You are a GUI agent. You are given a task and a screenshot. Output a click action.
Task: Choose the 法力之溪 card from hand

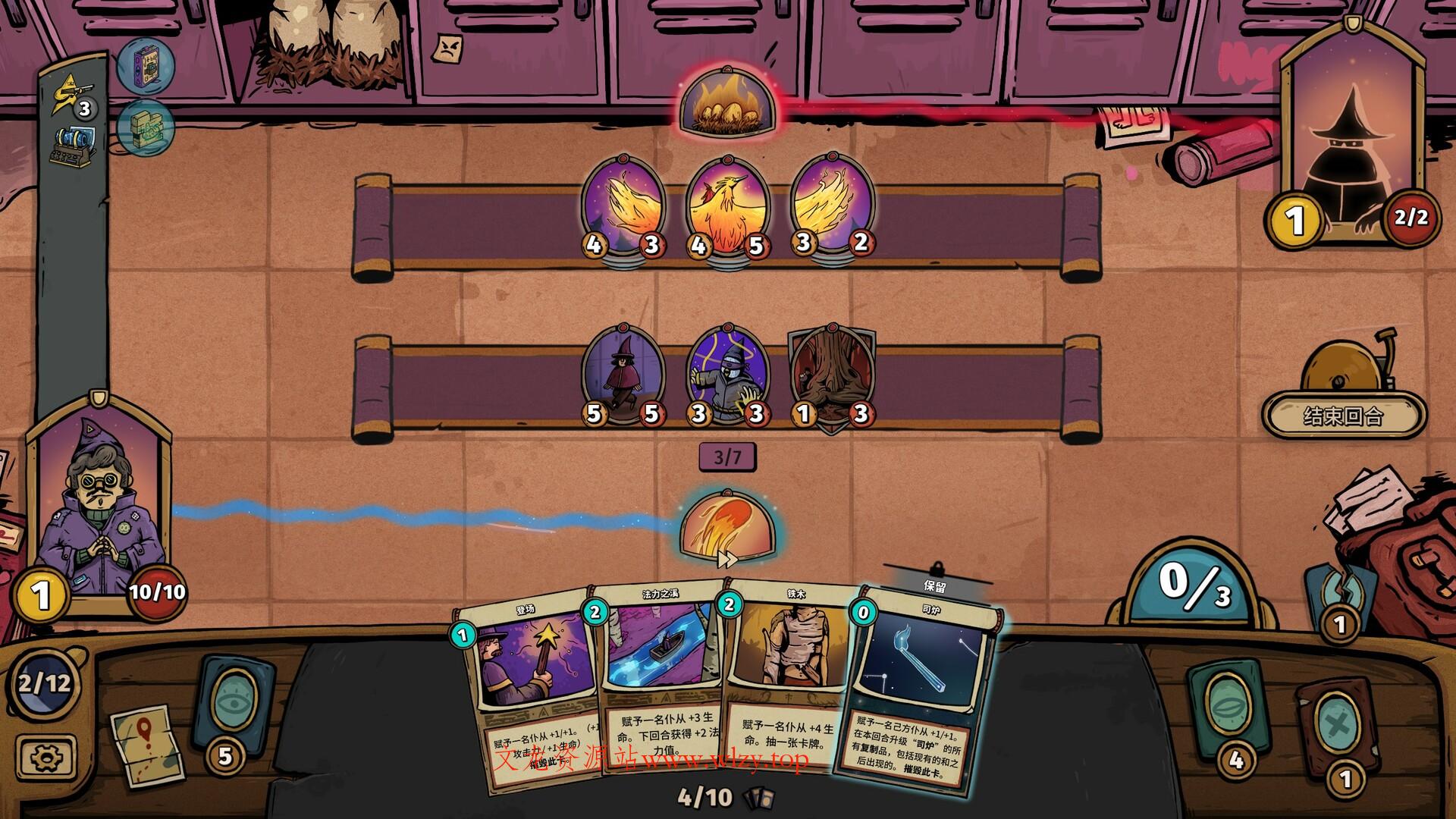658,675
